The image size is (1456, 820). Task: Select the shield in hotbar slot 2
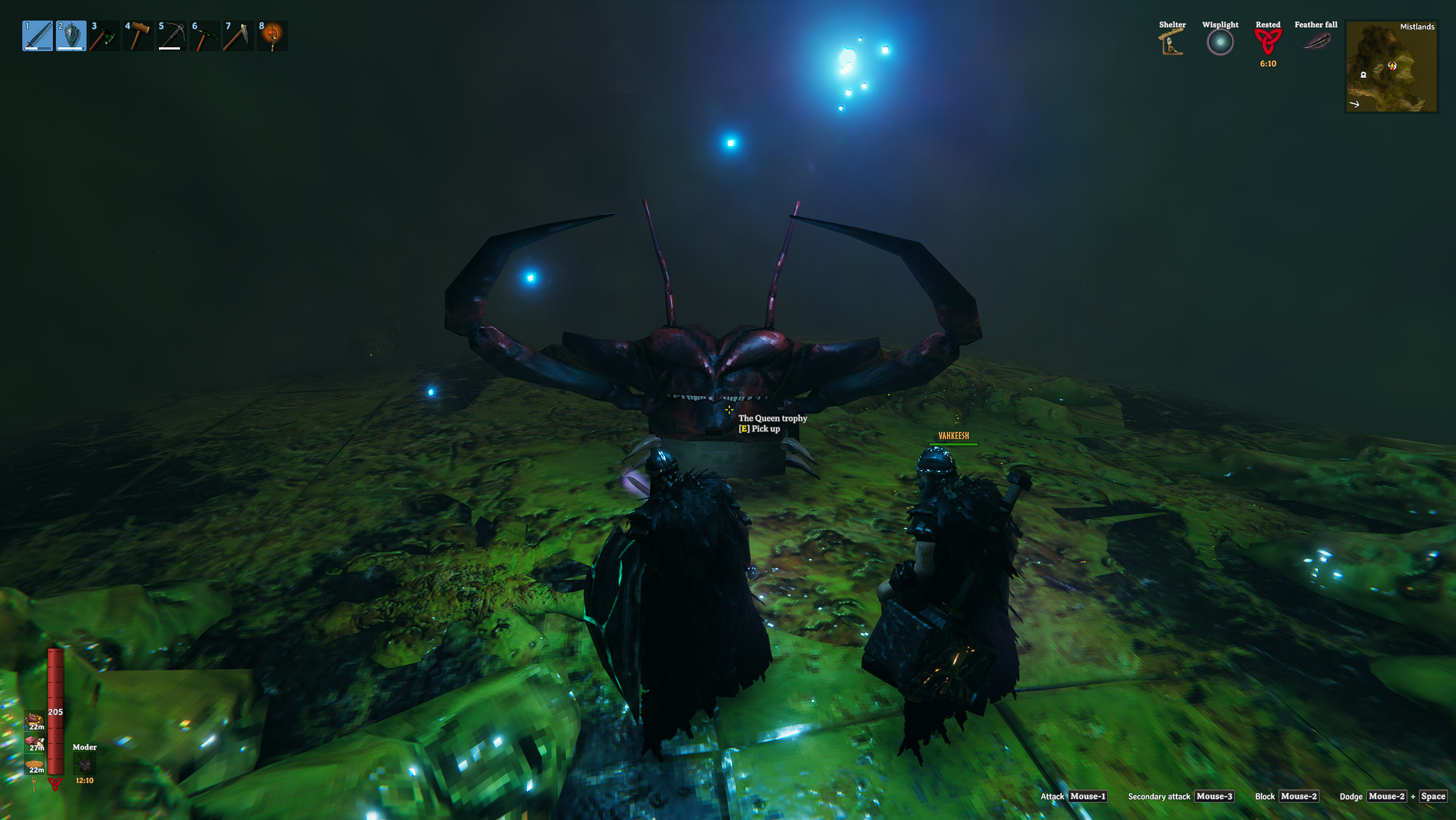(x=71, y=36)
